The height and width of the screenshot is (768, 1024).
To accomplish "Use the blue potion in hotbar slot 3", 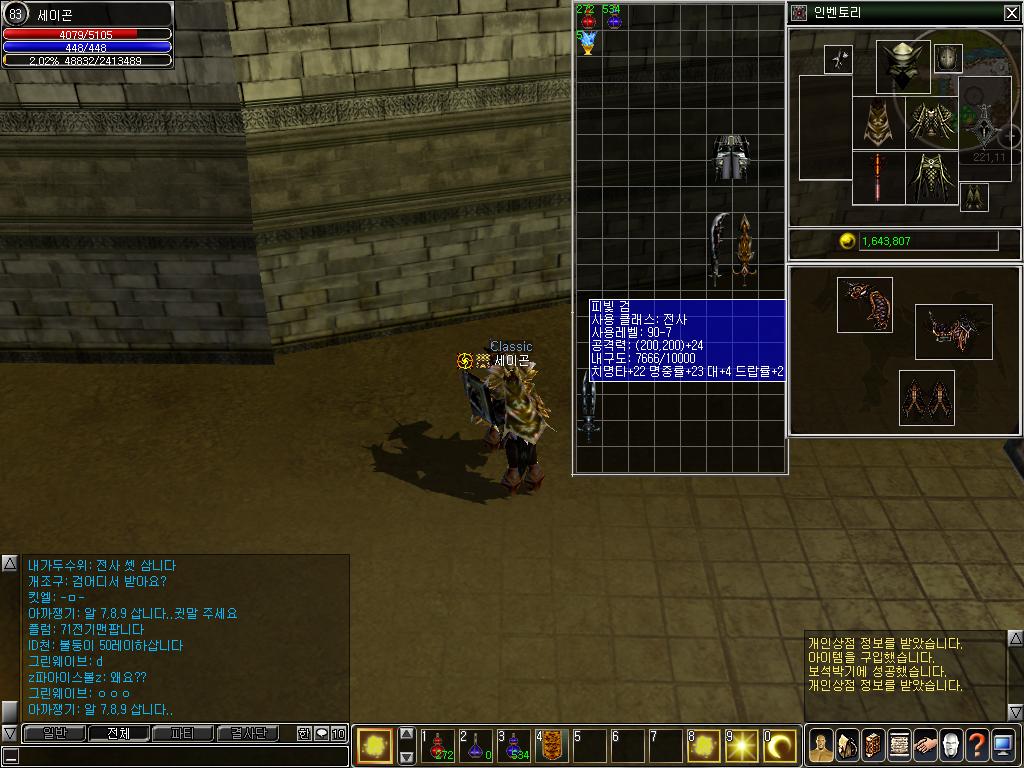I will pos(514,747).
